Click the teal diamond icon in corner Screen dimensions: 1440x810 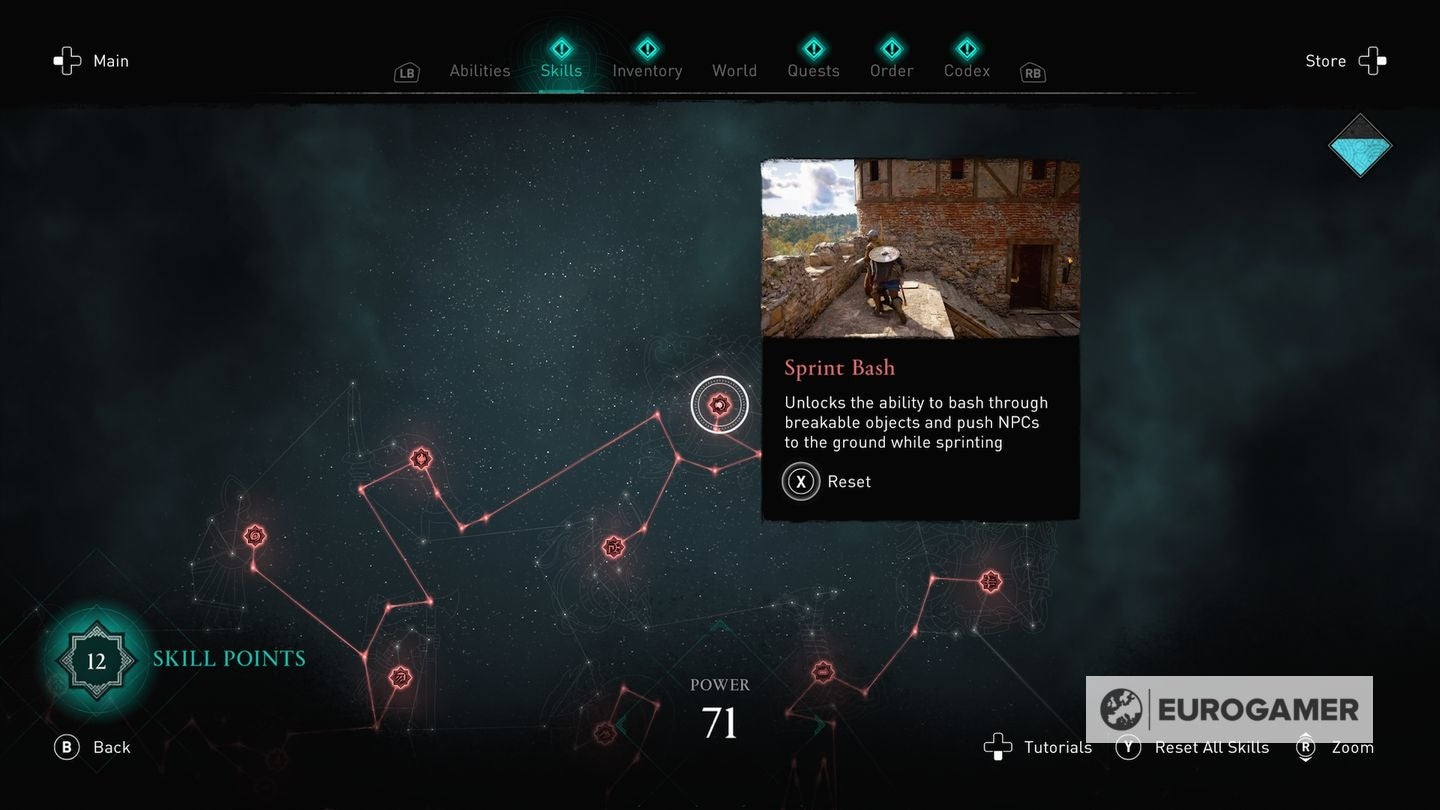(x=1360, y=146)
